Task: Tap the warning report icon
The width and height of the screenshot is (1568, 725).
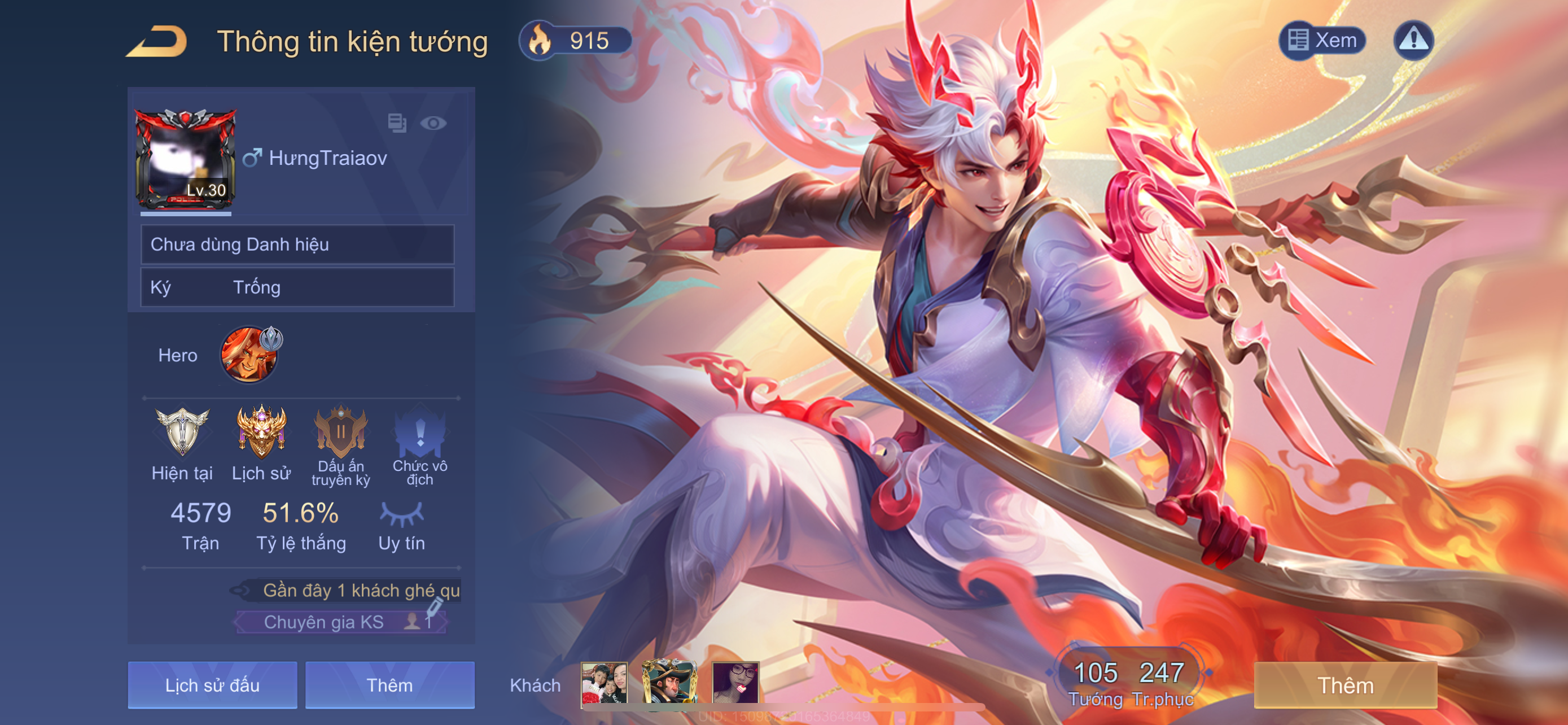Action: 1413,40
